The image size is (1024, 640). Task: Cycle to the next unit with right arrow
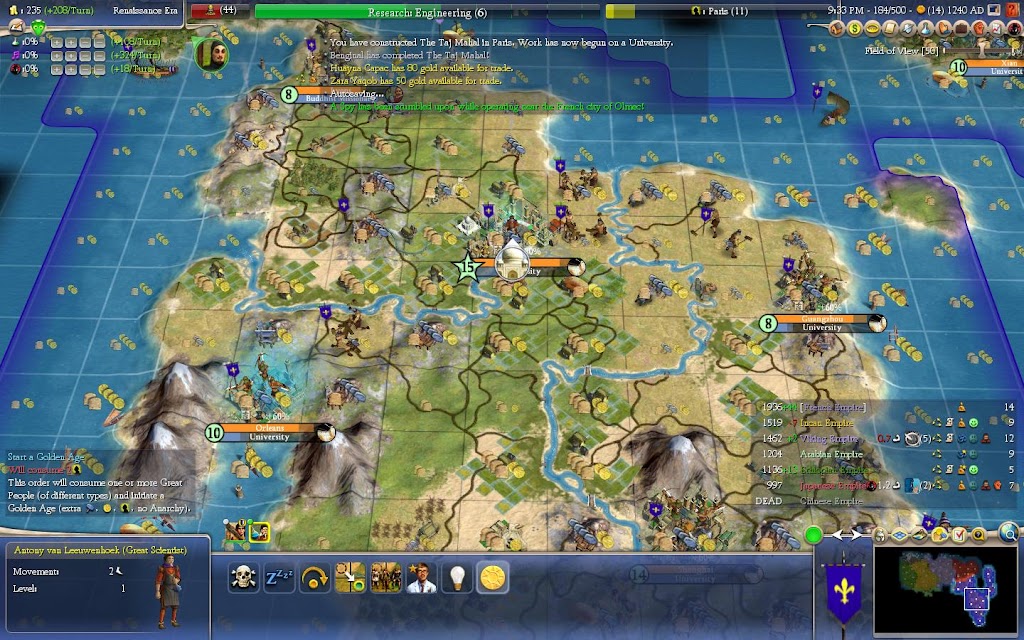857,535
